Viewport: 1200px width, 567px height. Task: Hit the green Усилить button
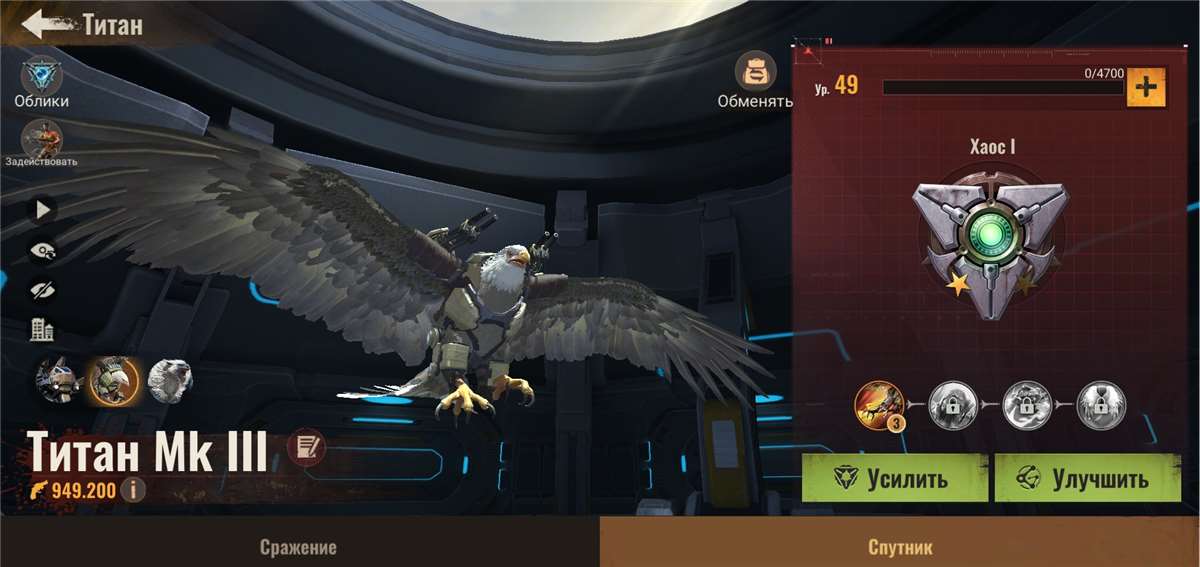point(894,478)
